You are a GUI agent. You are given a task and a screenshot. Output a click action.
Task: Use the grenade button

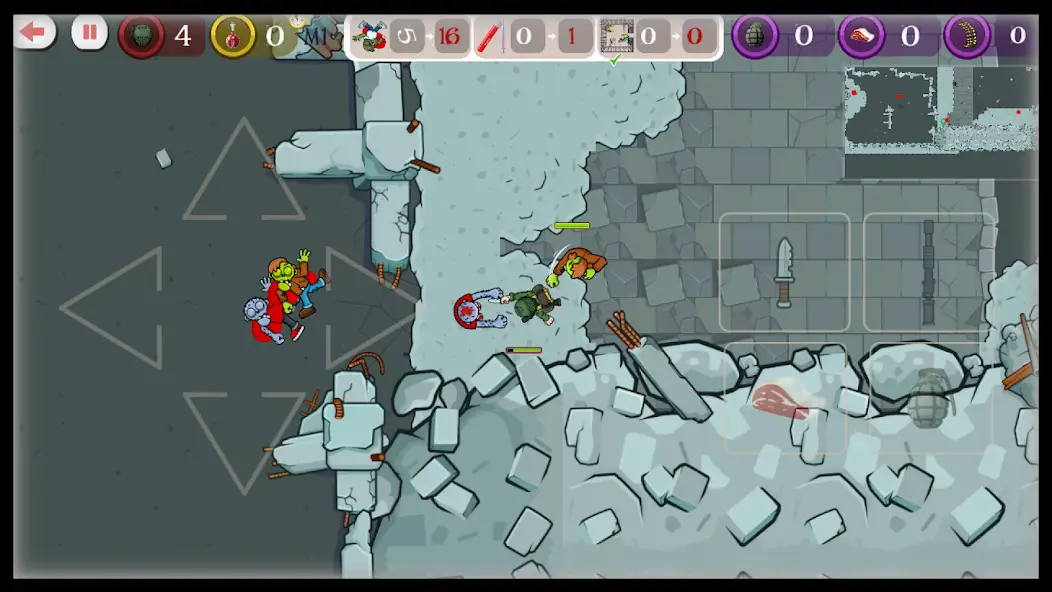pyautogui.click(x=928, y=400)
